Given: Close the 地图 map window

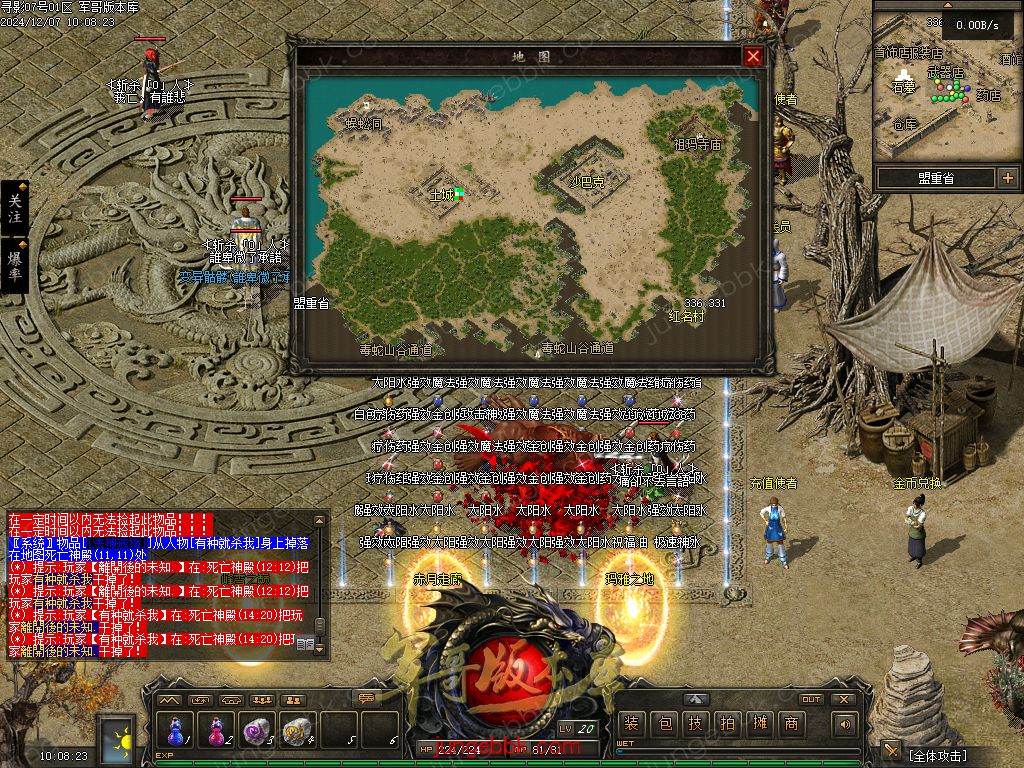Looking at the screenshot, I should point(753,56).
